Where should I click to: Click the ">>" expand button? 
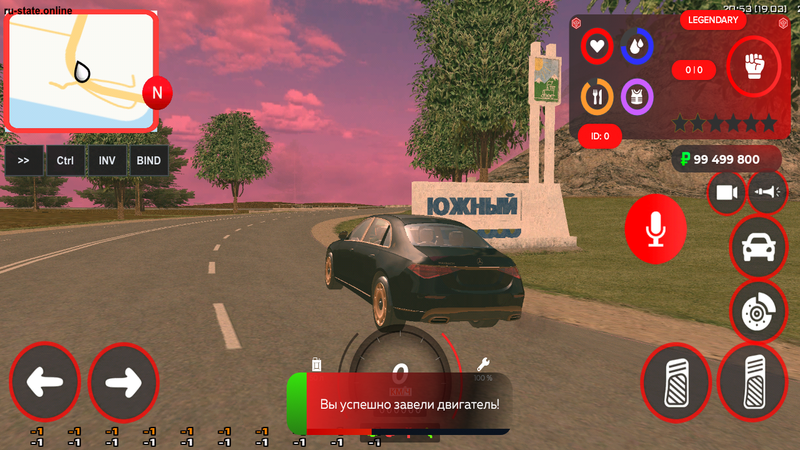pos(25,160)
